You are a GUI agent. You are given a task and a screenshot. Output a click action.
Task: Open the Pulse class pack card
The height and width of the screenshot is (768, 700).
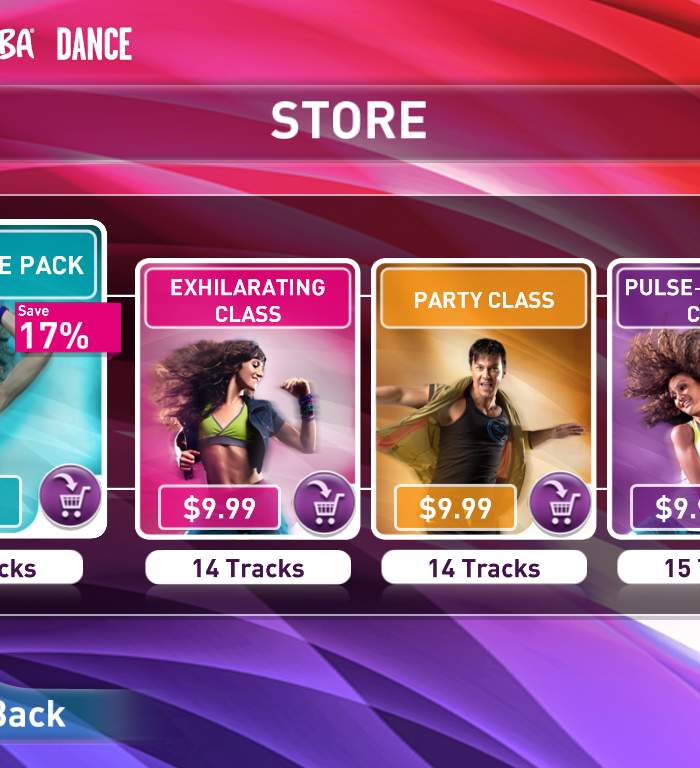click(x=660, y=400)
